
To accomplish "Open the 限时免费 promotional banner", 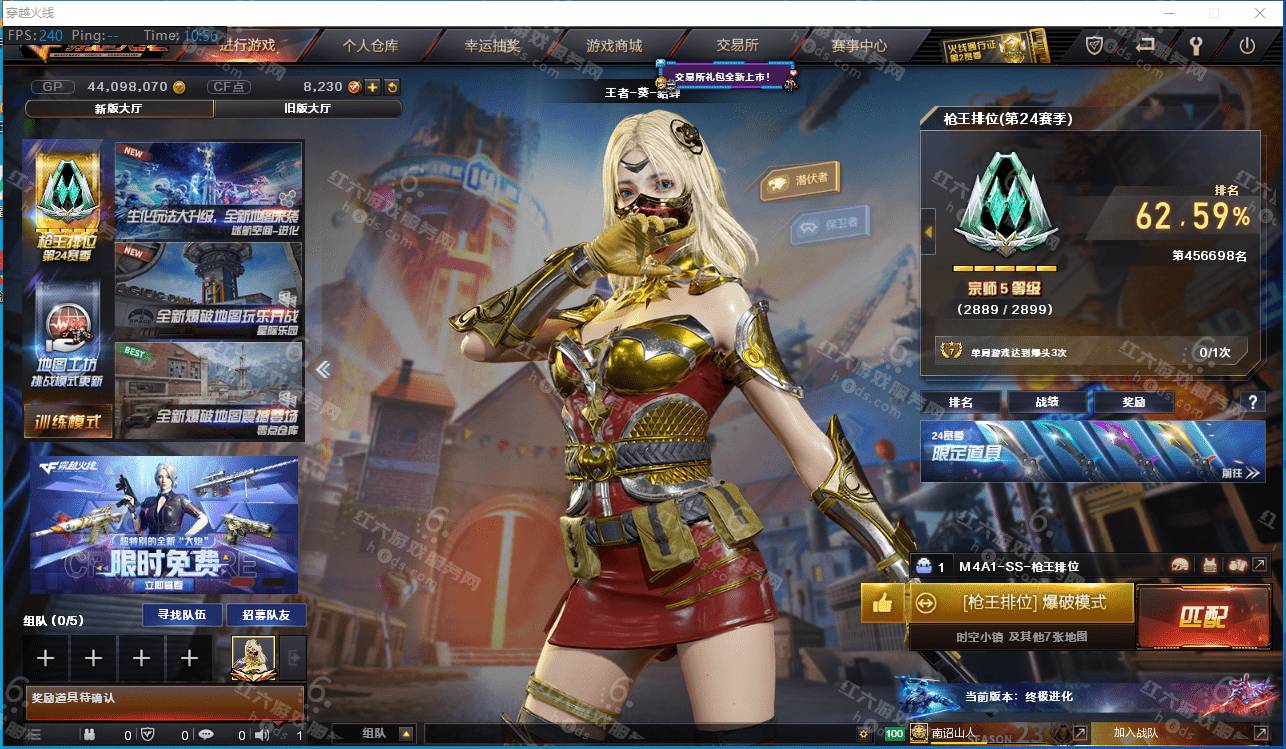I will (x=163, y=525).
